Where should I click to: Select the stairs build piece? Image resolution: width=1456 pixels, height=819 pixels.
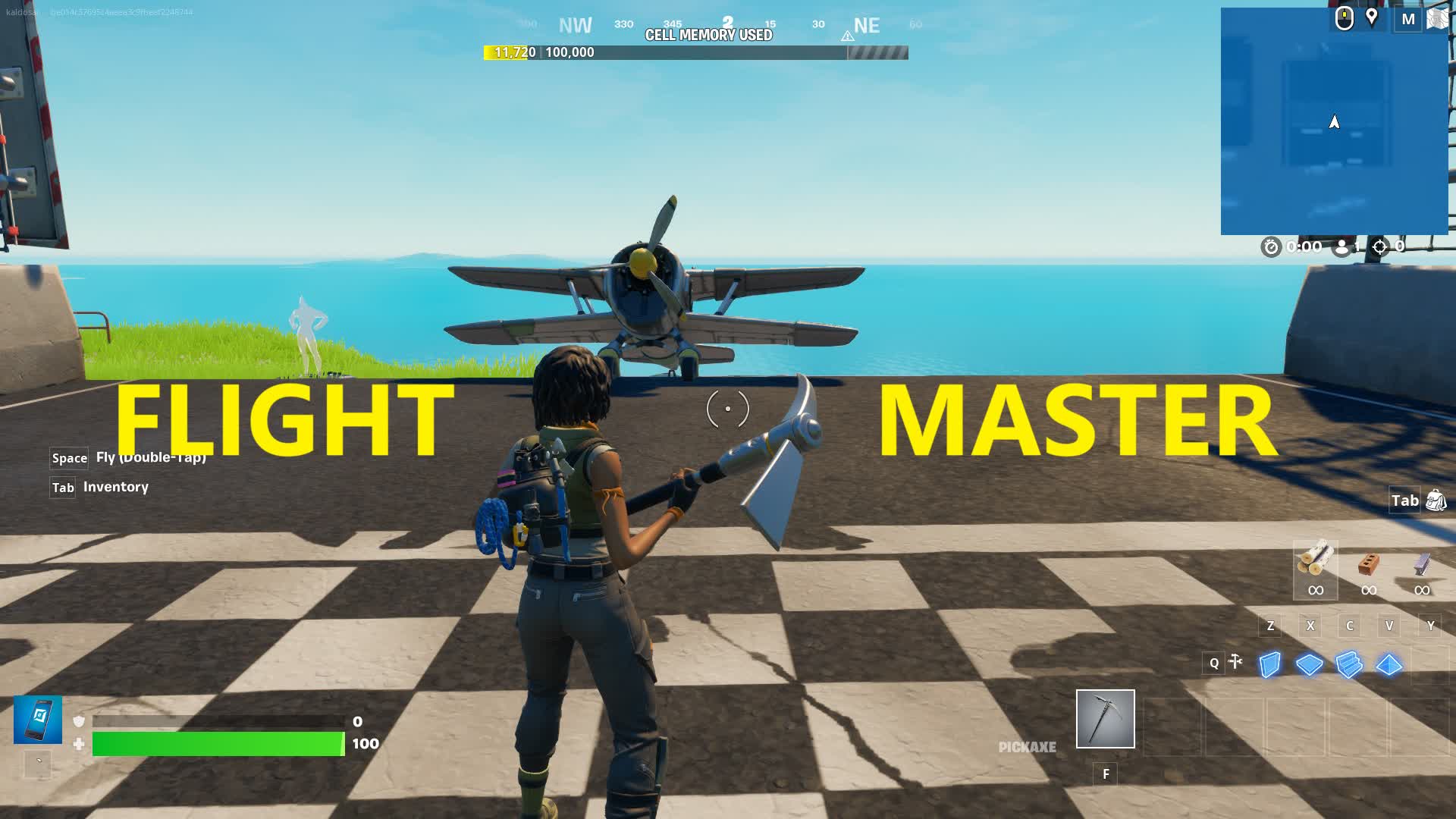[1348, 663]
